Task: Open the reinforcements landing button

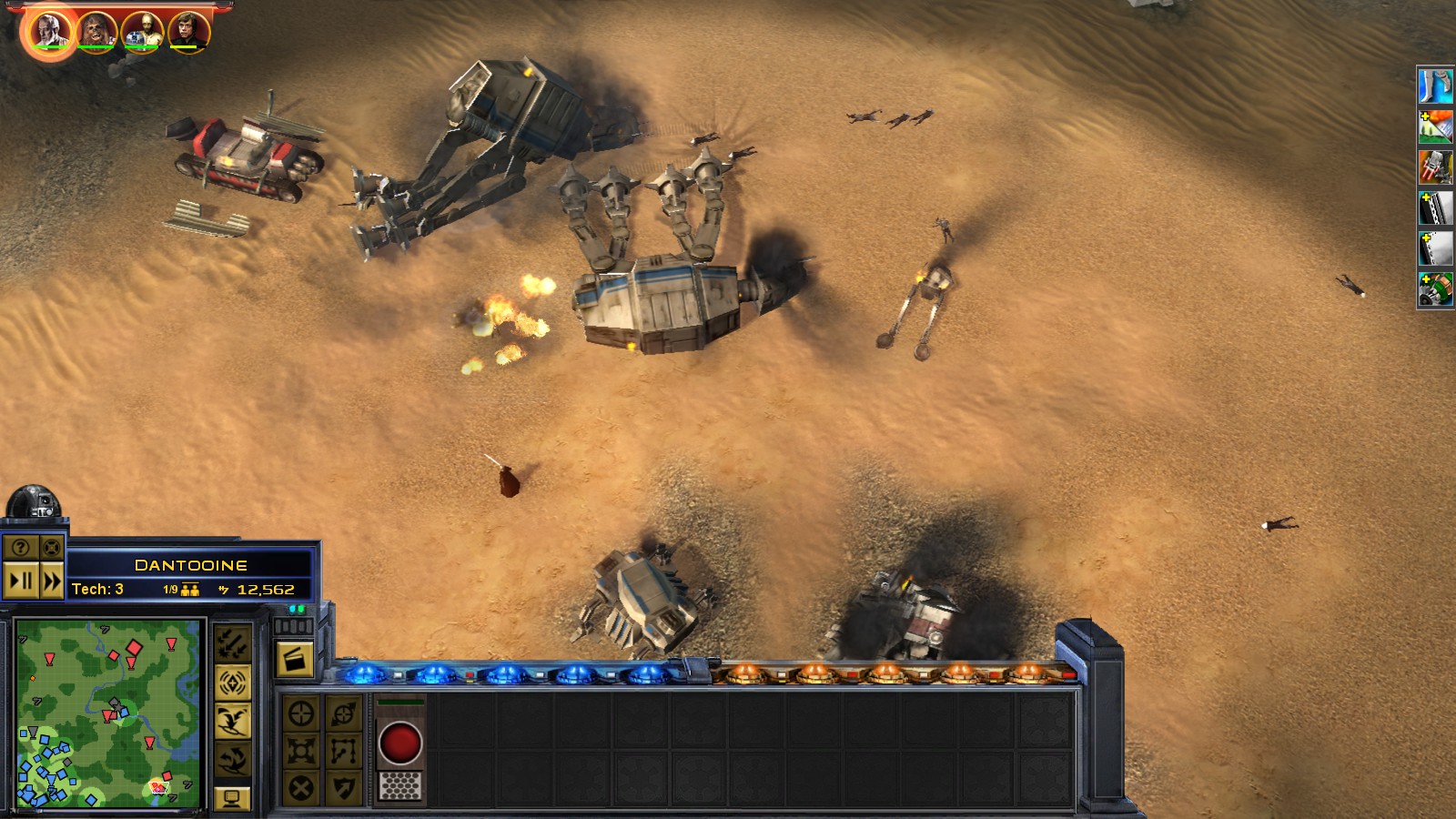Action: point(232,722)
